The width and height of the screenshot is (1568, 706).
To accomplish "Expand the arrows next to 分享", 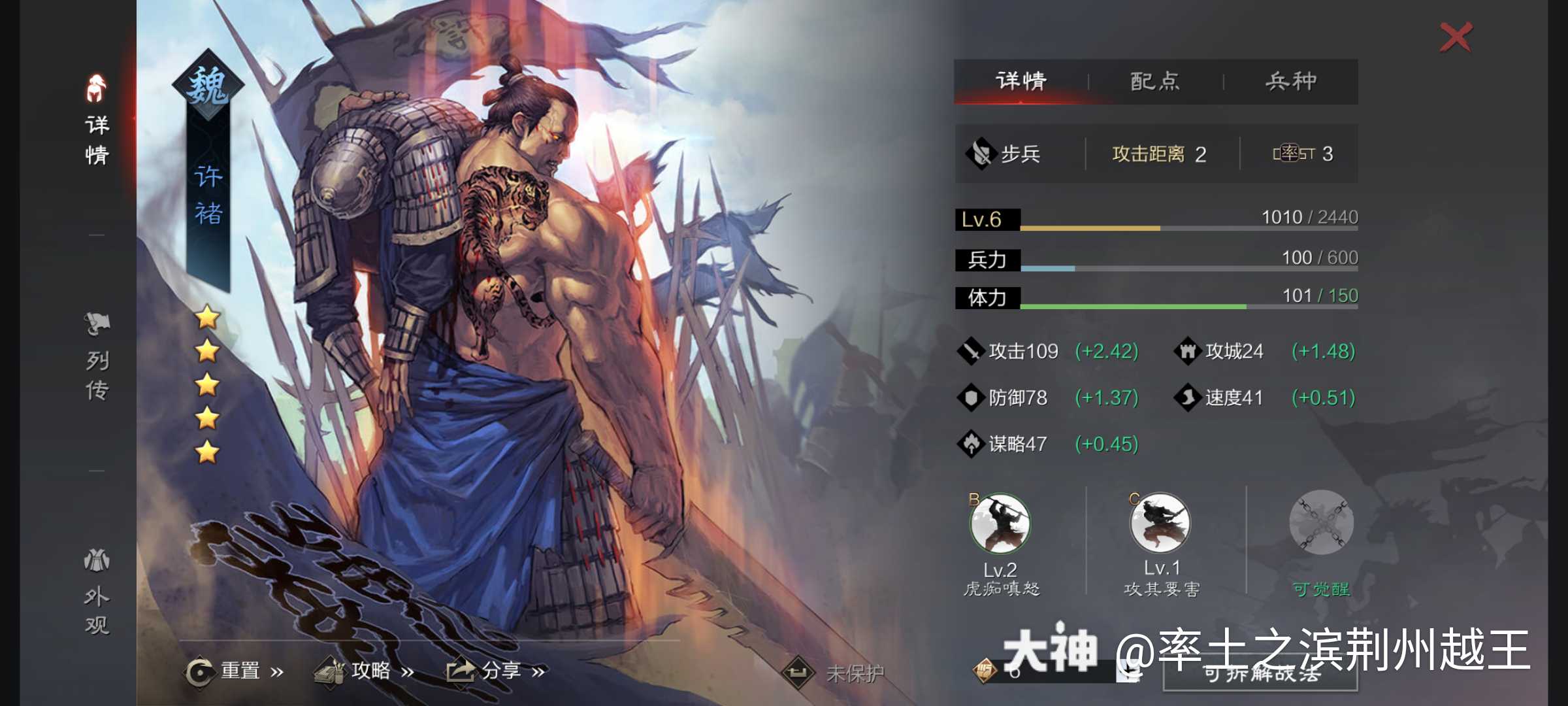I will 540,671.
